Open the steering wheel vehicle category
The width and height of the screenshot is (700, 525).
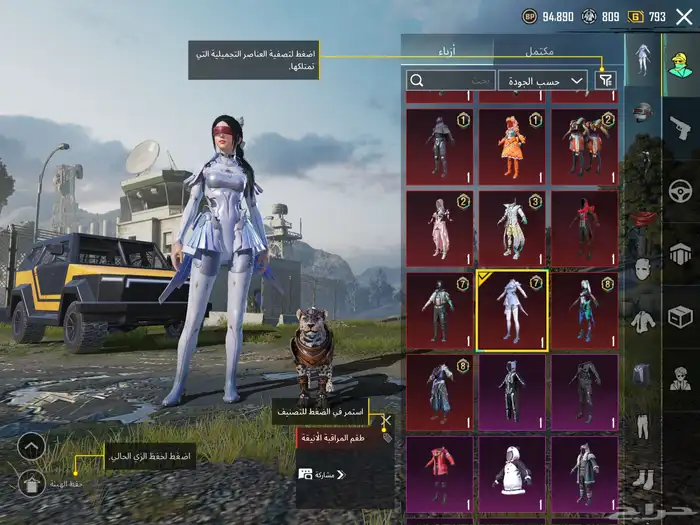680,190
